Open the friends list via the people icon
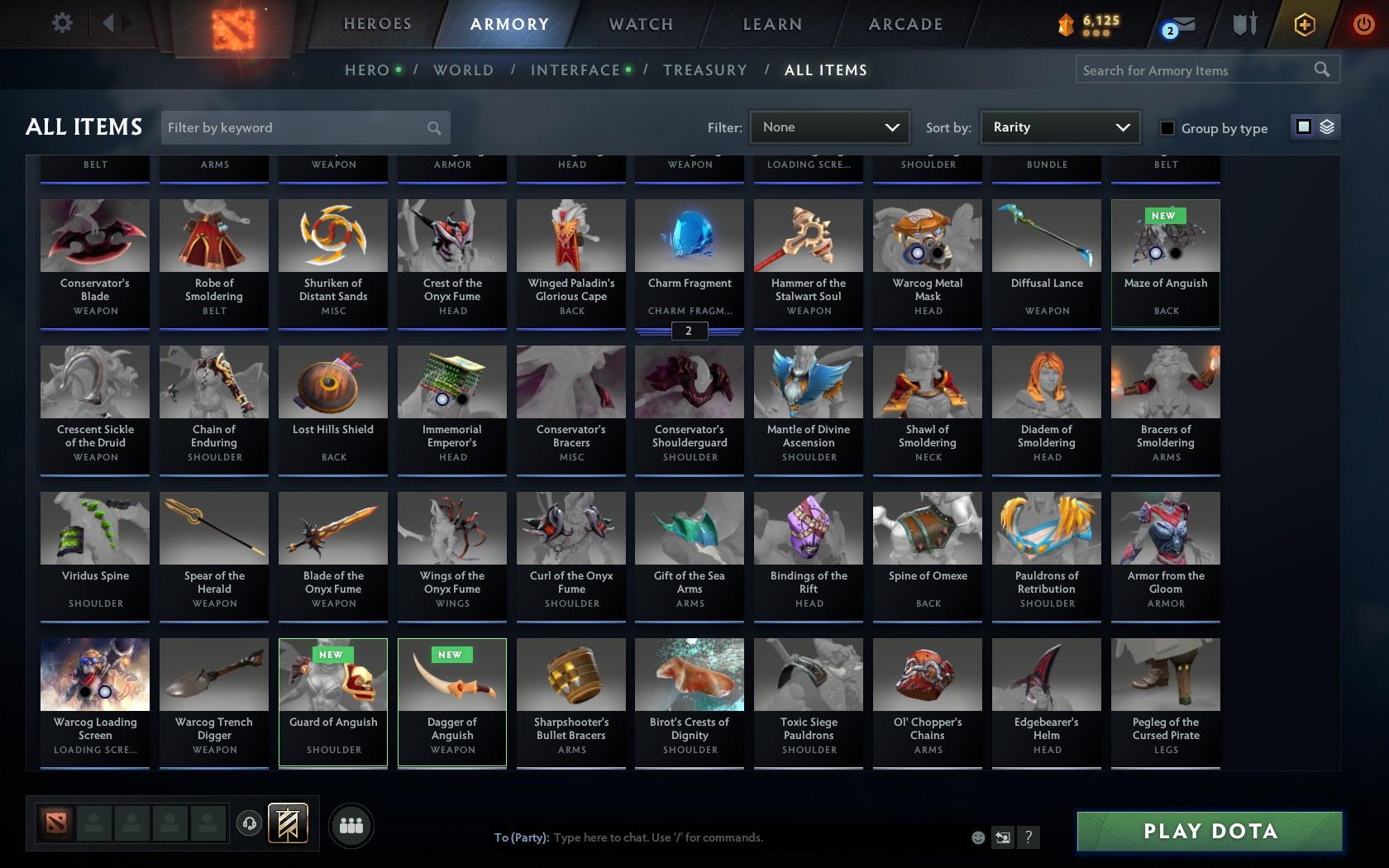The width and height of the screenshot is (1389, 868). click(x=351, y=825)
